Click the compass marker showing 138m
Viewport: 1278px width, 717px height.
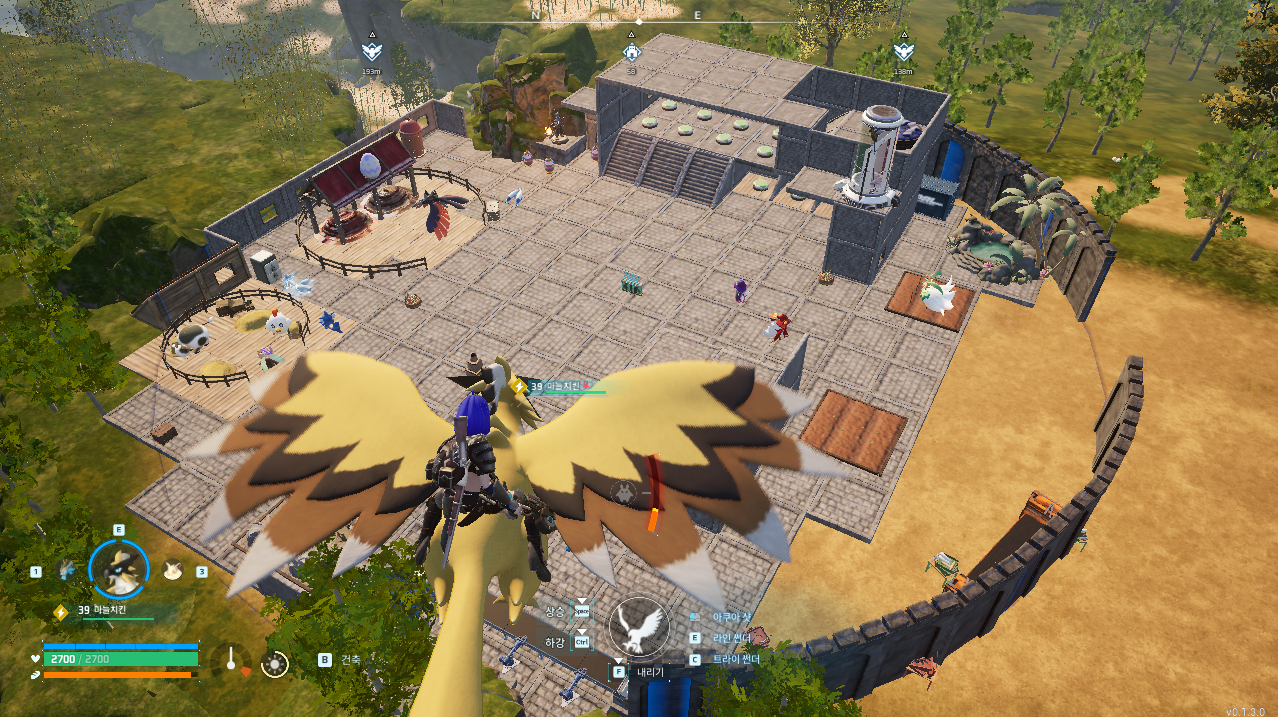(x=903, y=52)
